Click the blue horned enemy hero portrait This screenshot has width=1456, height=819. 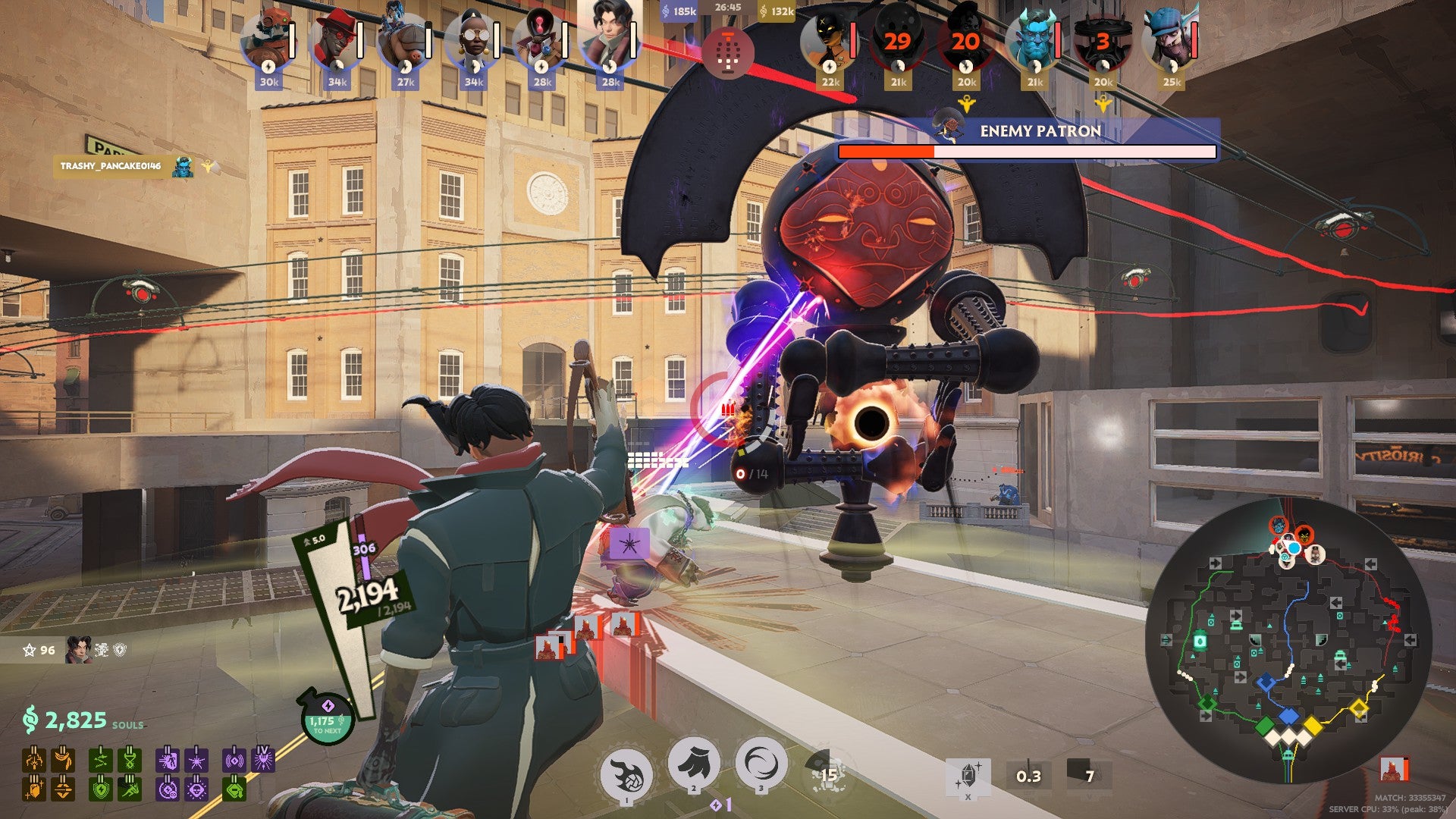(x=1034, y=42)
